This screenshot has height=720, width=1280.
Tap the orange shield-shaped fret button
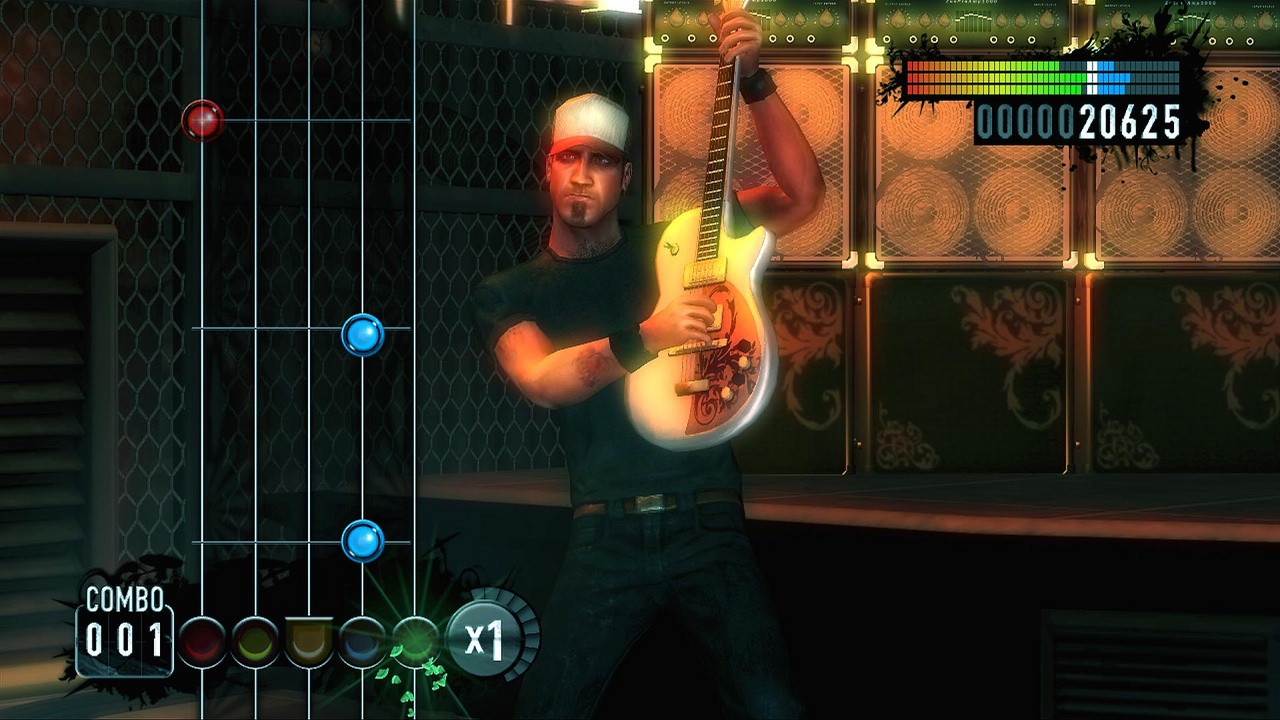coord(309,641)
